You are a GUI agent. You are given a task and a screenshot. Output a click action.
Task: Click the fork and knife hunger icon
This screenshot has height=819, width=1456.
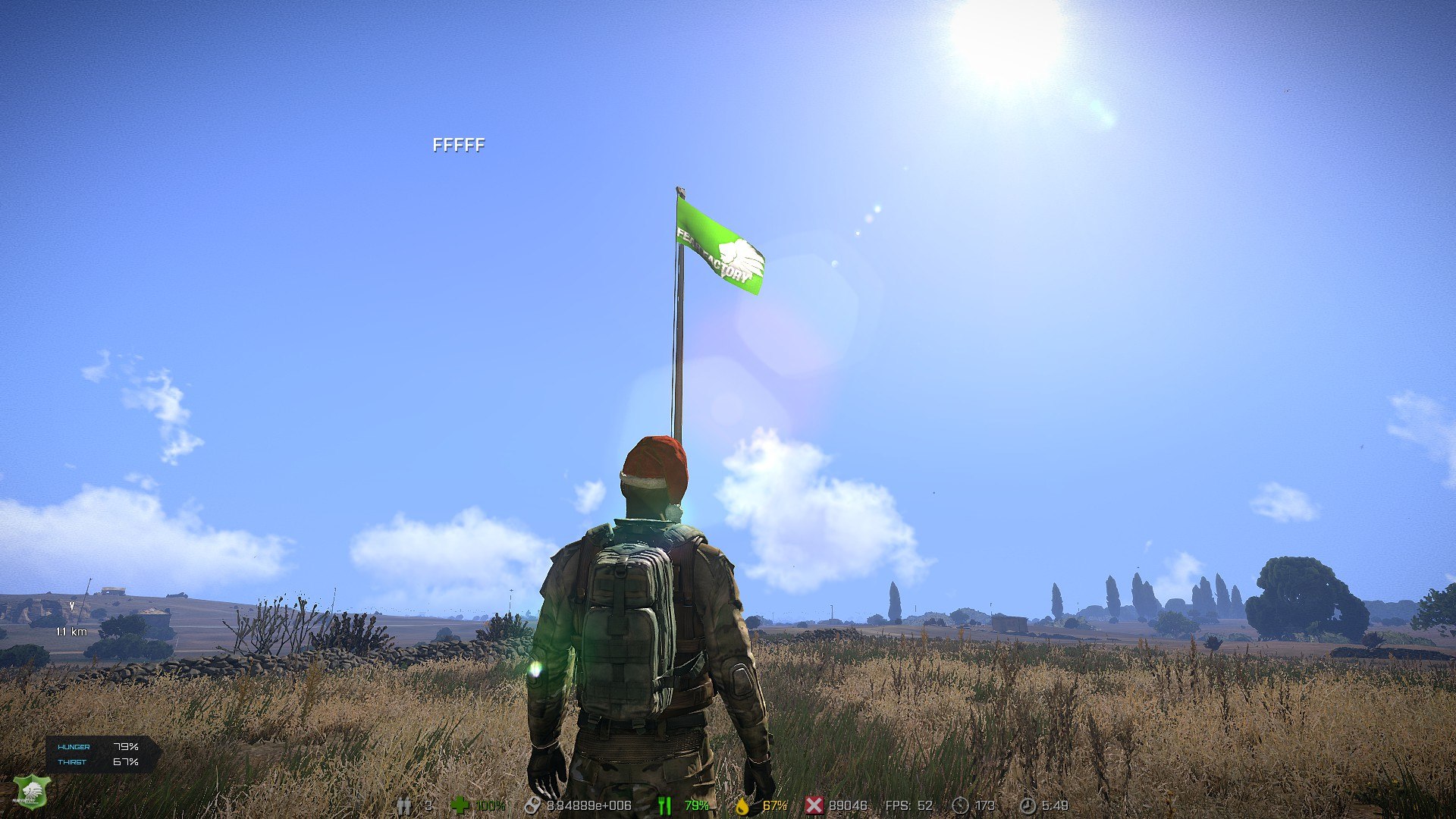click(665, 805)
